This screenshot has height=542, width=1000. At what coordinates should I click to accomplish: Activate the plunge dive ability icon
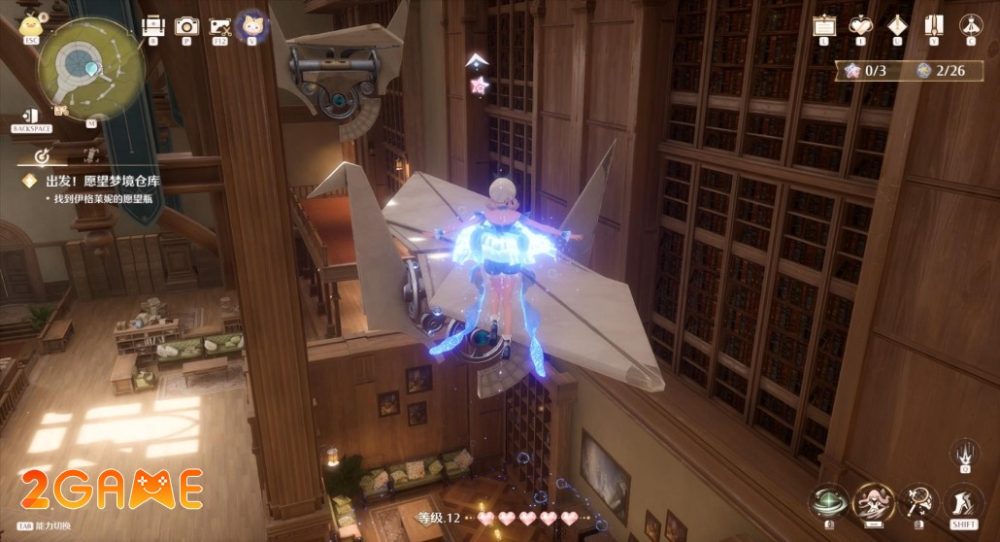(x=964, y=452)
